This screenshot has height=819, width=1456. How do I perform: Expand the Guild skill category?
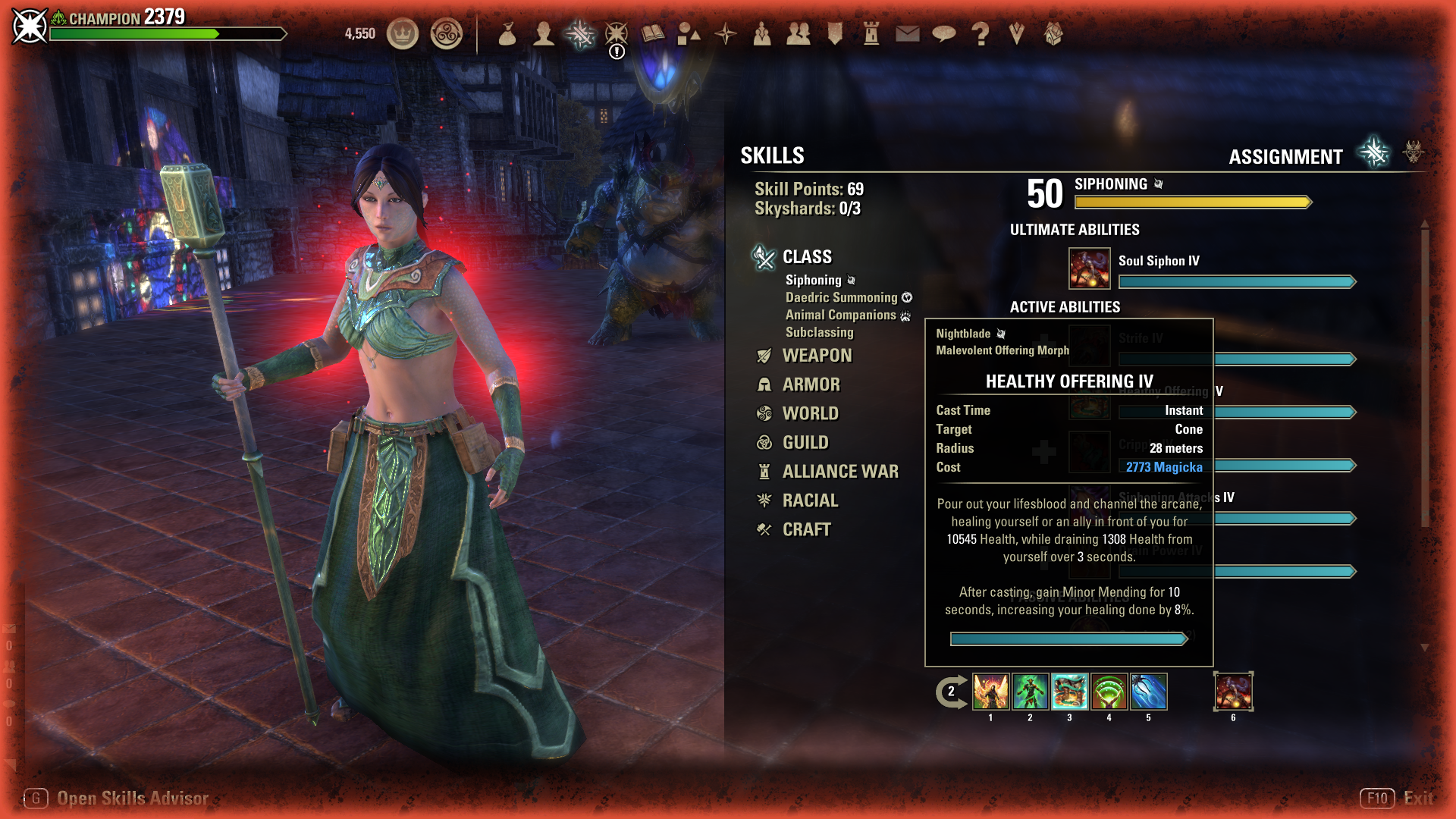tap(805, 443)
